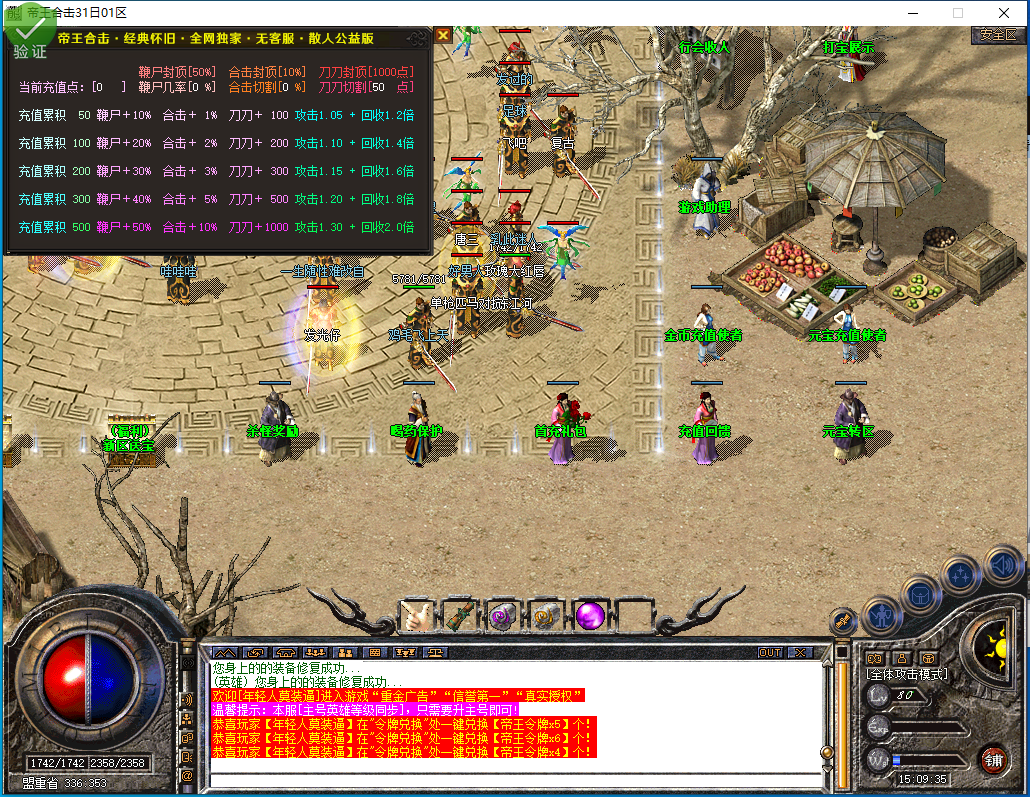Use the purple swirl scroll hotbar item
The height and width of the screenshot is (797, 1030).
pyautogui.click(x=503, y=615)
